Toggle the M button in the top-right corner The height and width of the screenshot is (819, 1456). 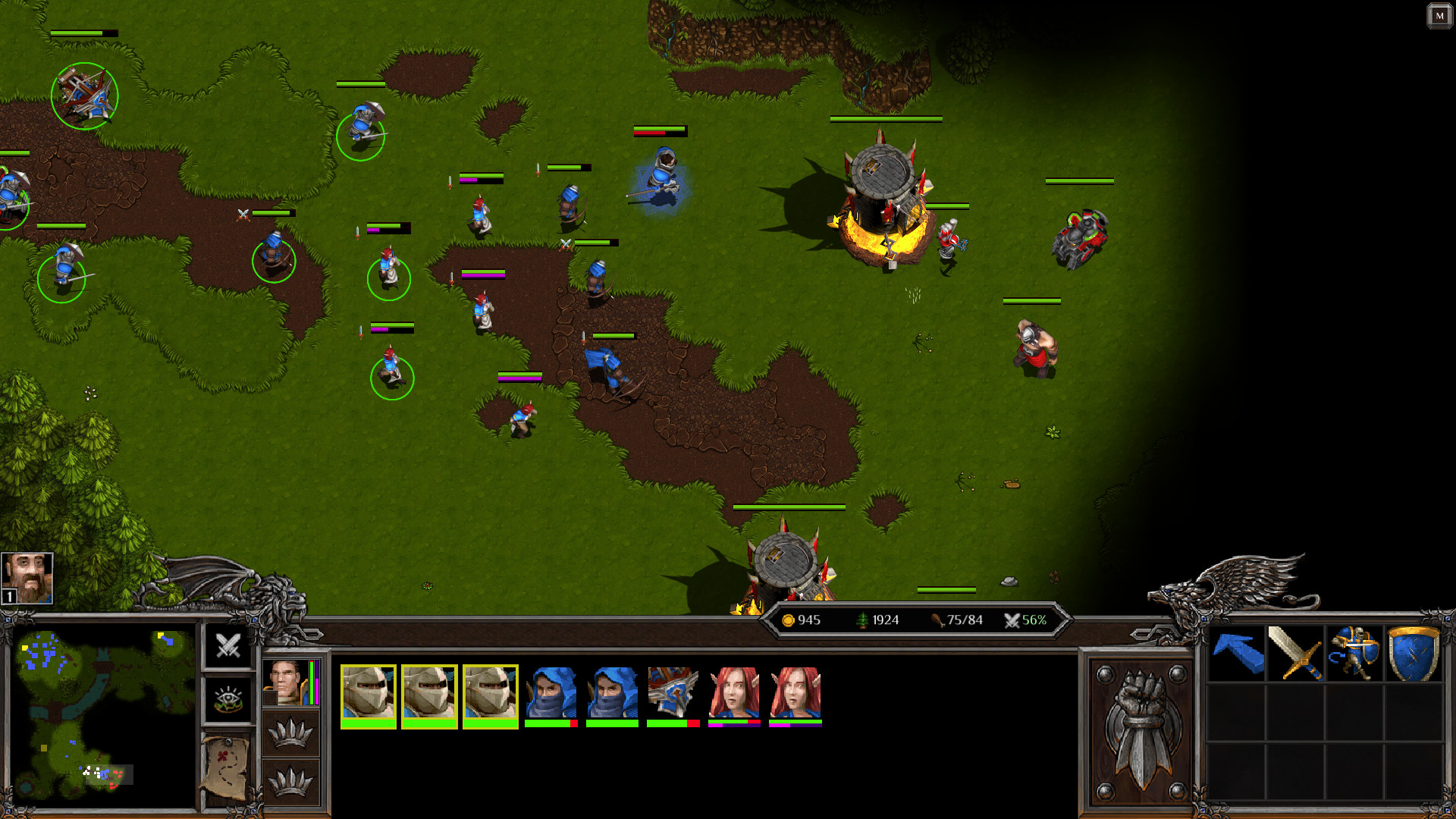pos(1439,14)
